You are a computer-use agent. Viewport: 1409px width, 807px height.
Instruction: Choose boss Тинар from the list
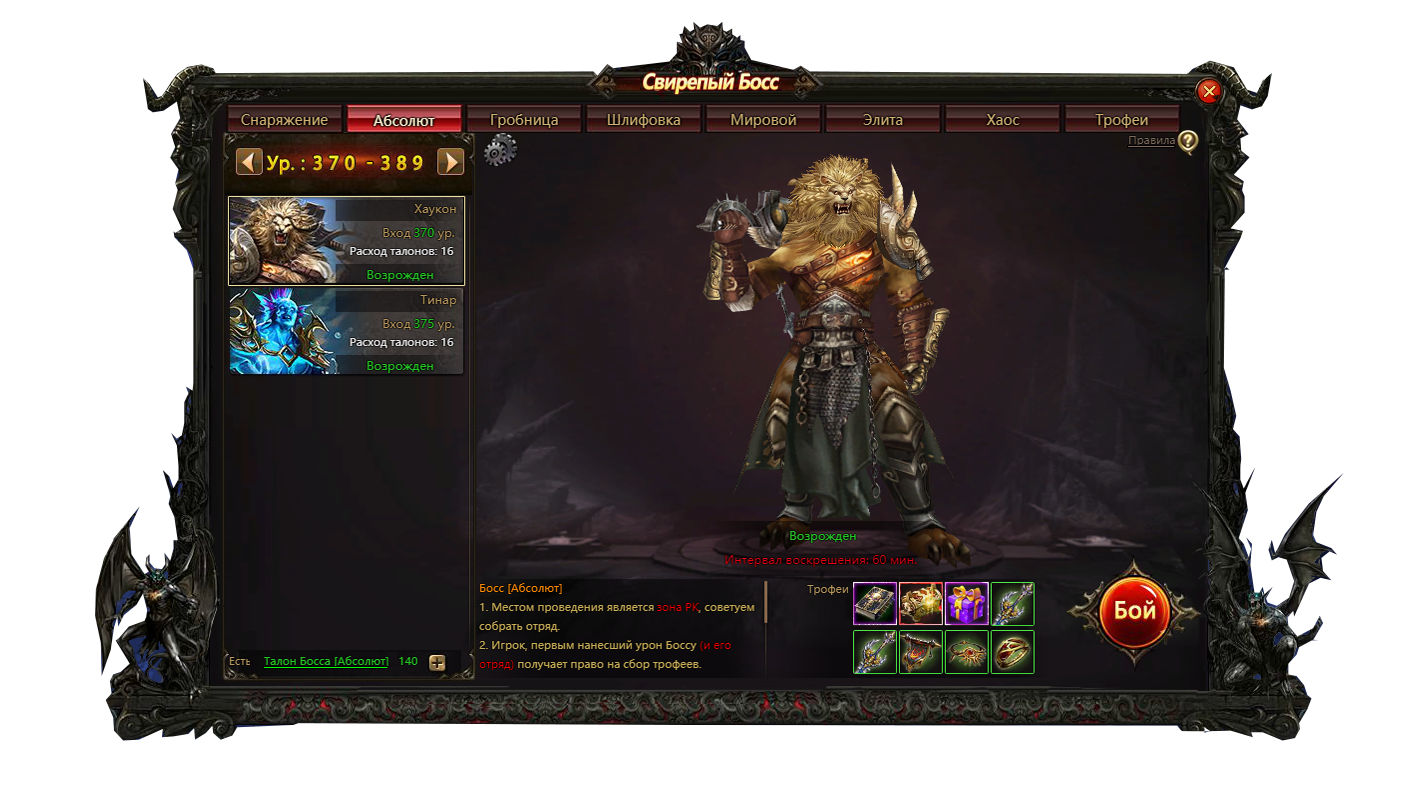[x=346, y=332]
